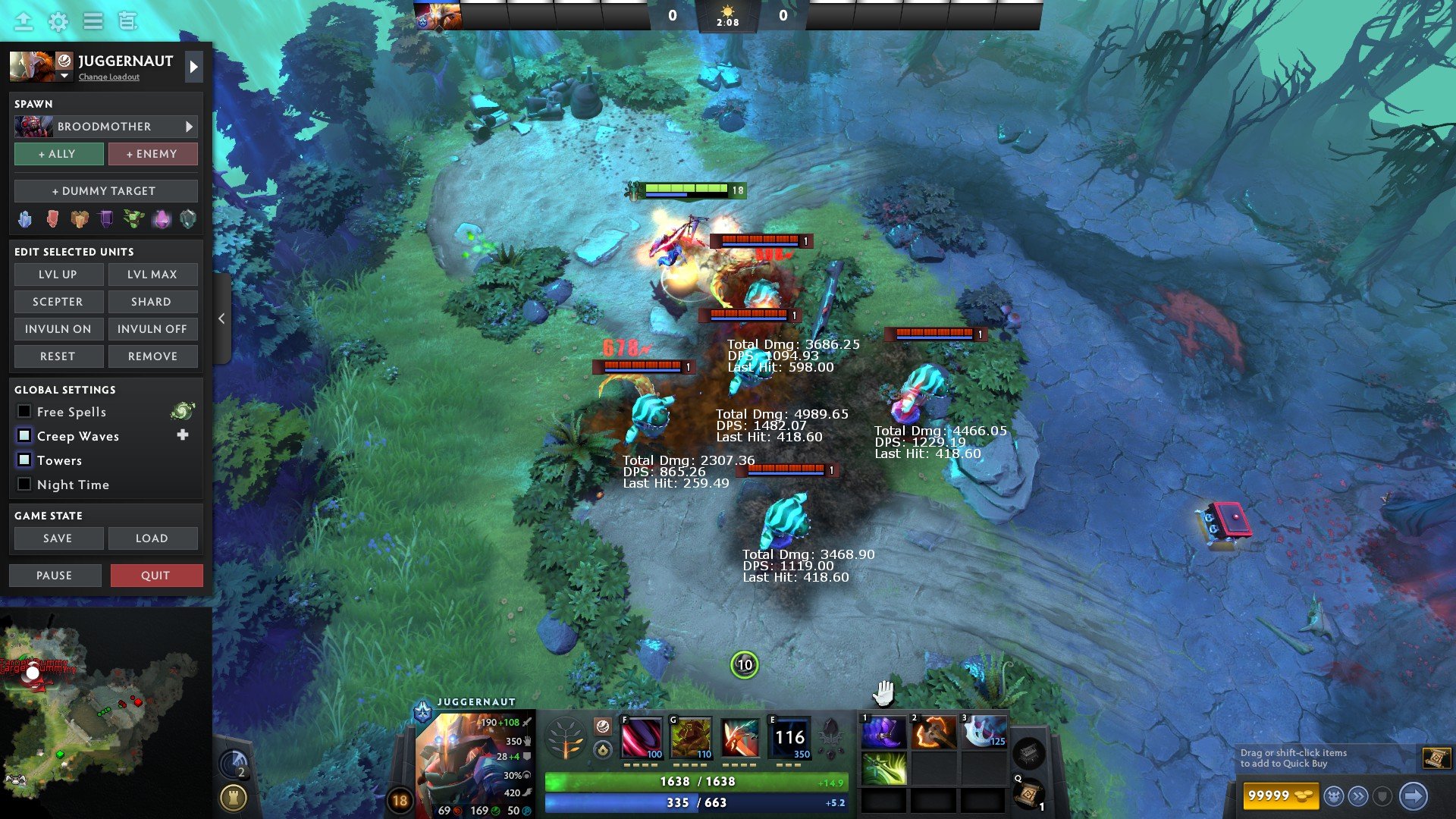Image resolution: width=1456 pixels, height=819 pixels.
Task: Quit the demo mode
Action: click(x=156, y=576)
